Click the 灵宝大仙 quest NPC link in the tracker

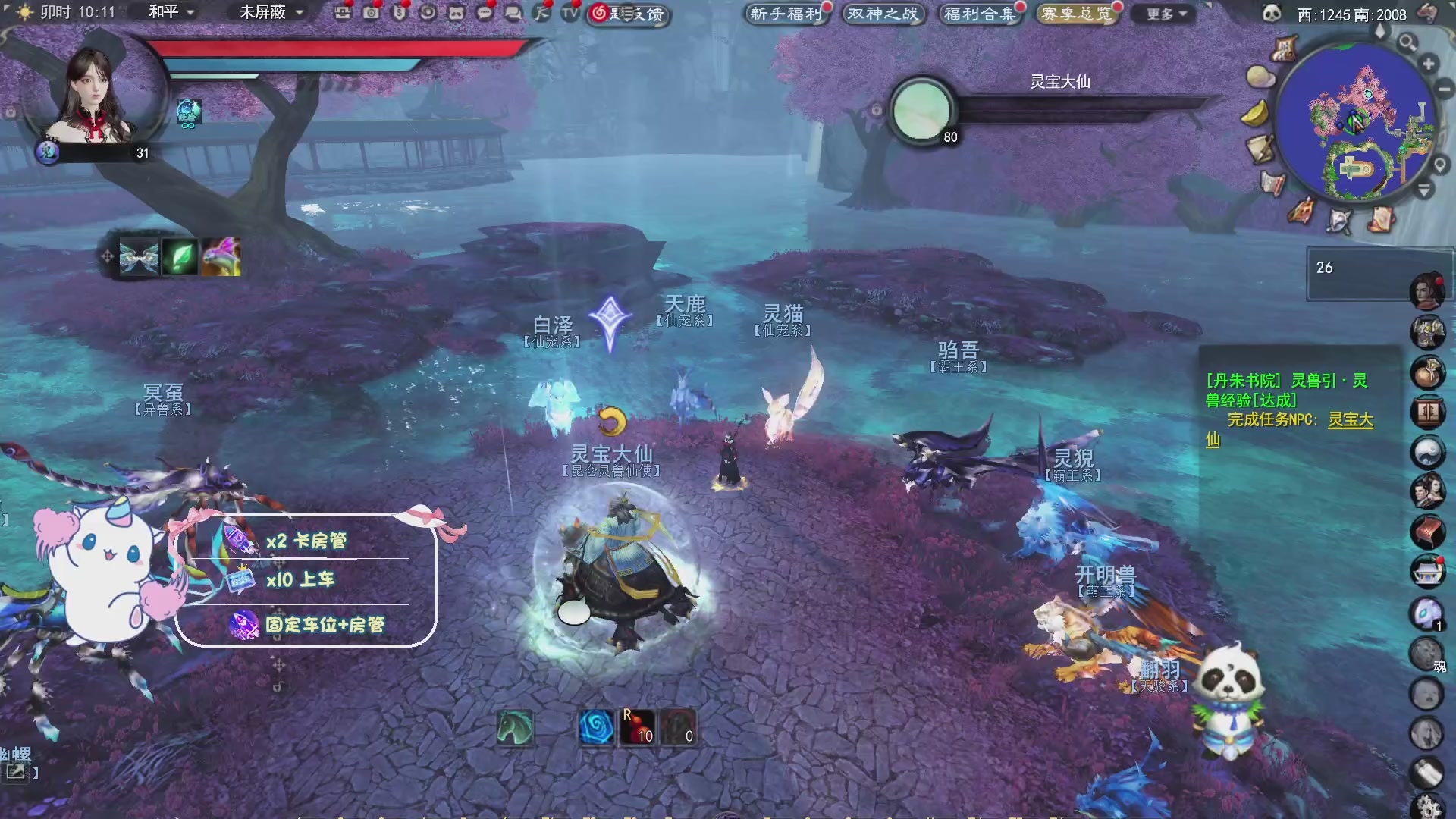(x=1351, y=420)
